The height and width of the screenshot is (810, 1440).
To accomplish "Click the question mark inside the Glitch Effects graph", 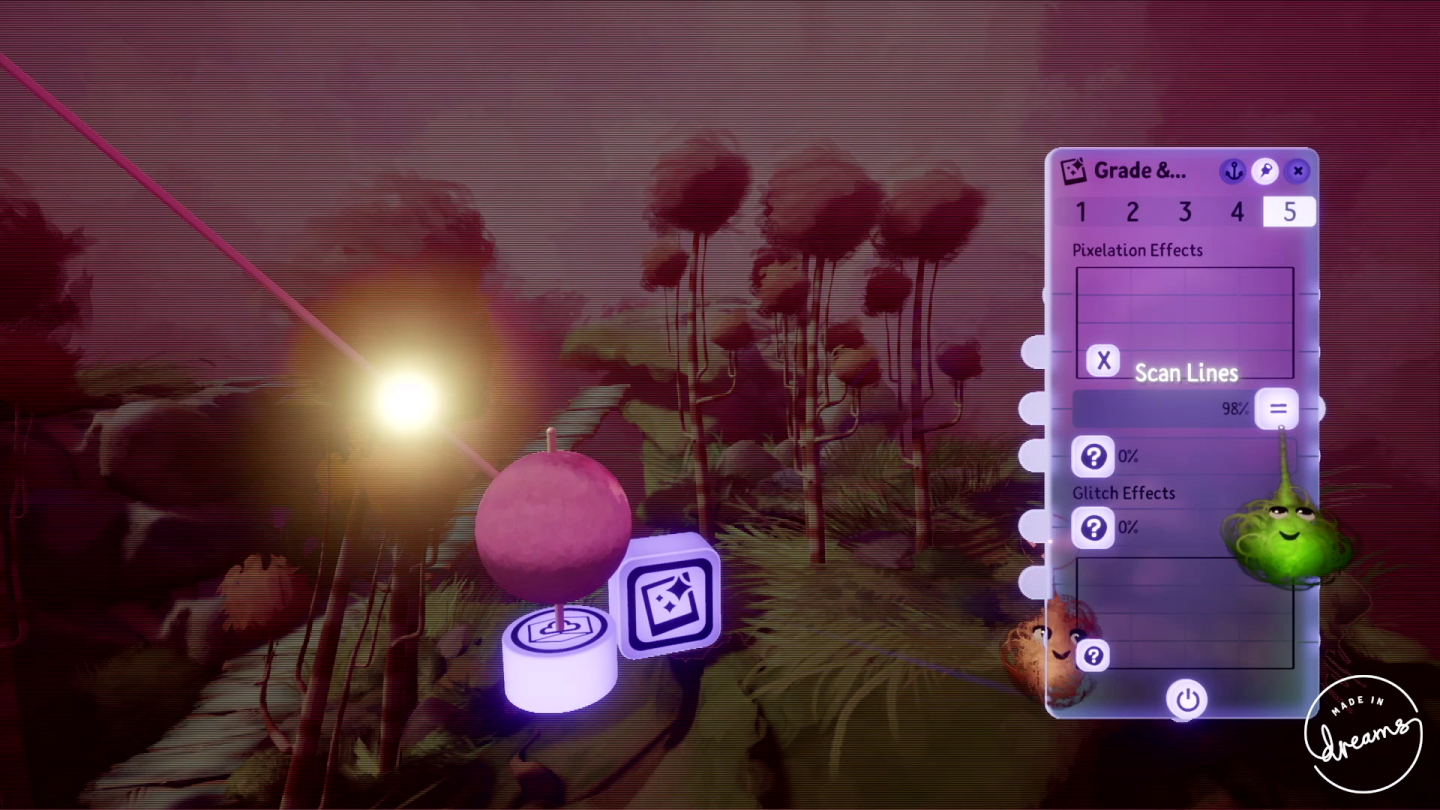I will pos(1093,655).
